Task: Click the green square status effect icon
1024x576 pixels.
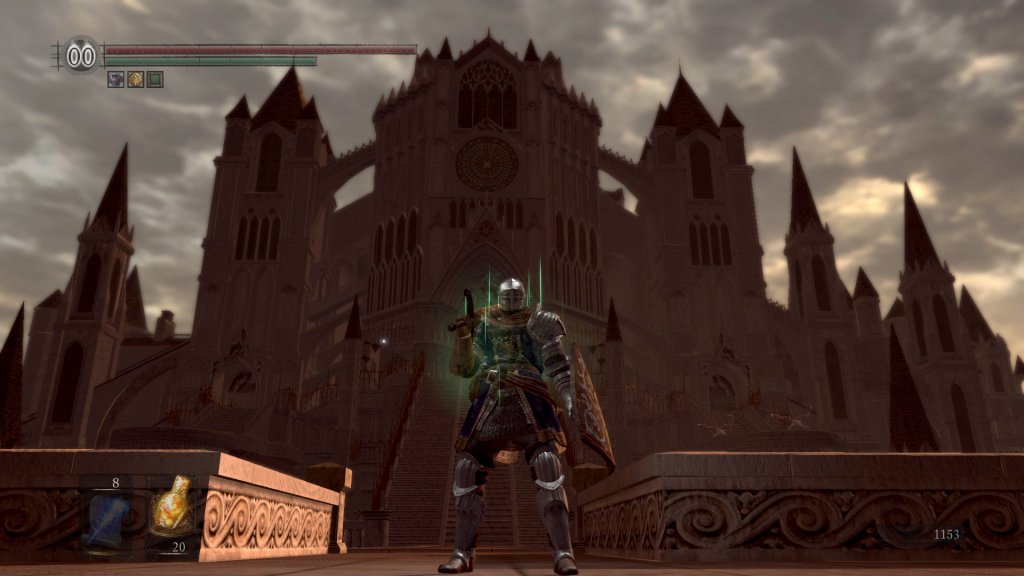Action: pos(155,79)
